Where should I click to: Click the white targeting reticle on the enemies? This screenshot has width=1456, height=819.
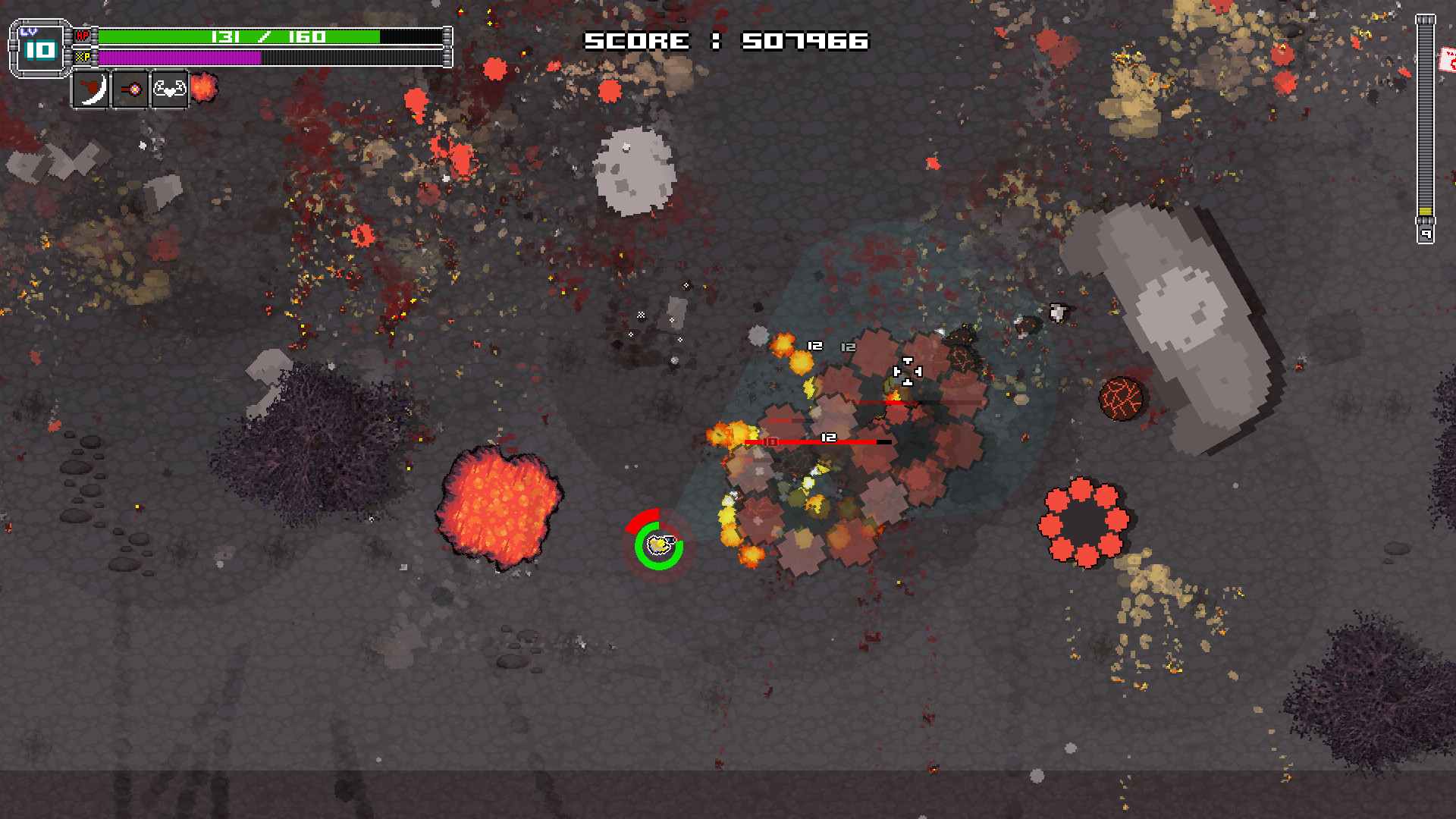click(907, 372)
